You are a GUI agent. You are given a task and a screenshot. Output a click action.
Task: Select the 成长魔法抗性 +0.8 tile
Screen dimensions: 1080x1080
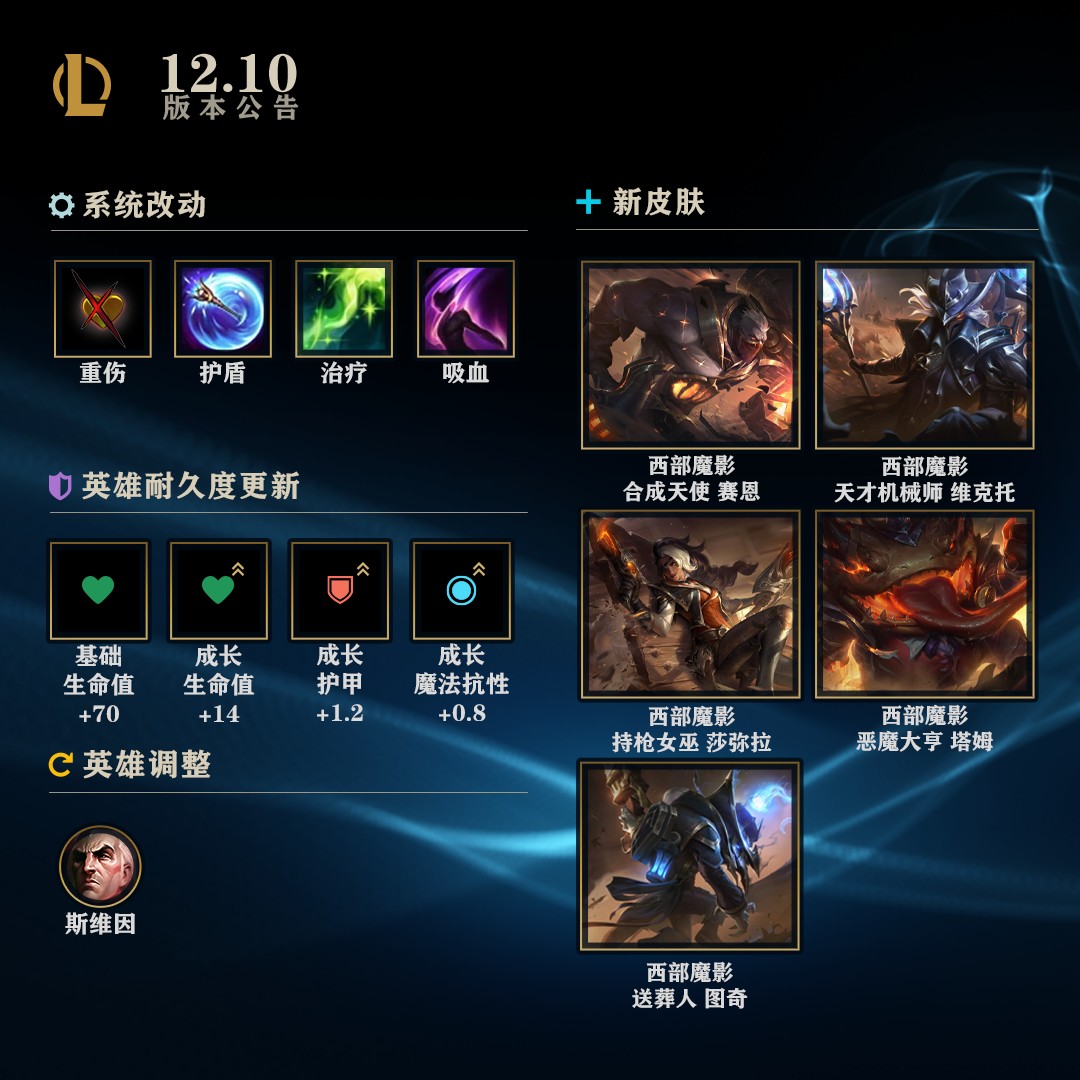(x=461, y=590)
